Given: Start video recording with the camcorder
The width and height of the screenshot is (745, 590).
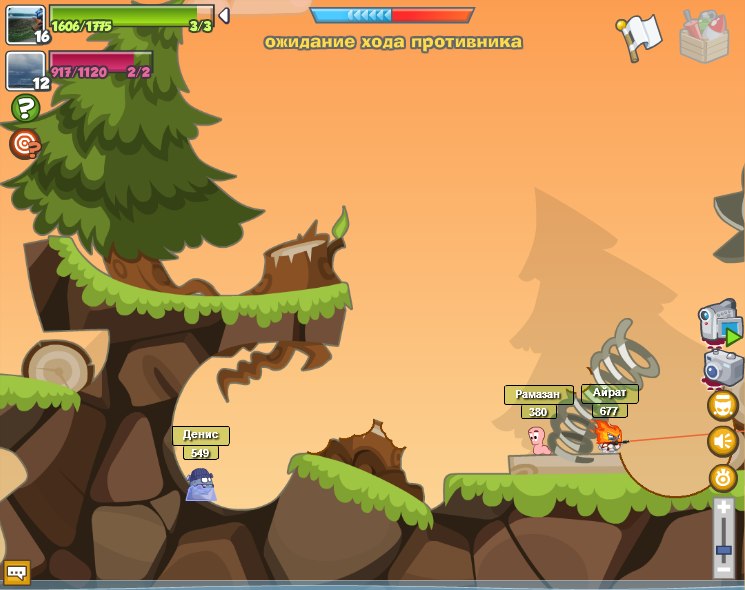Looking at the screenshot, I should click(718, 324).
